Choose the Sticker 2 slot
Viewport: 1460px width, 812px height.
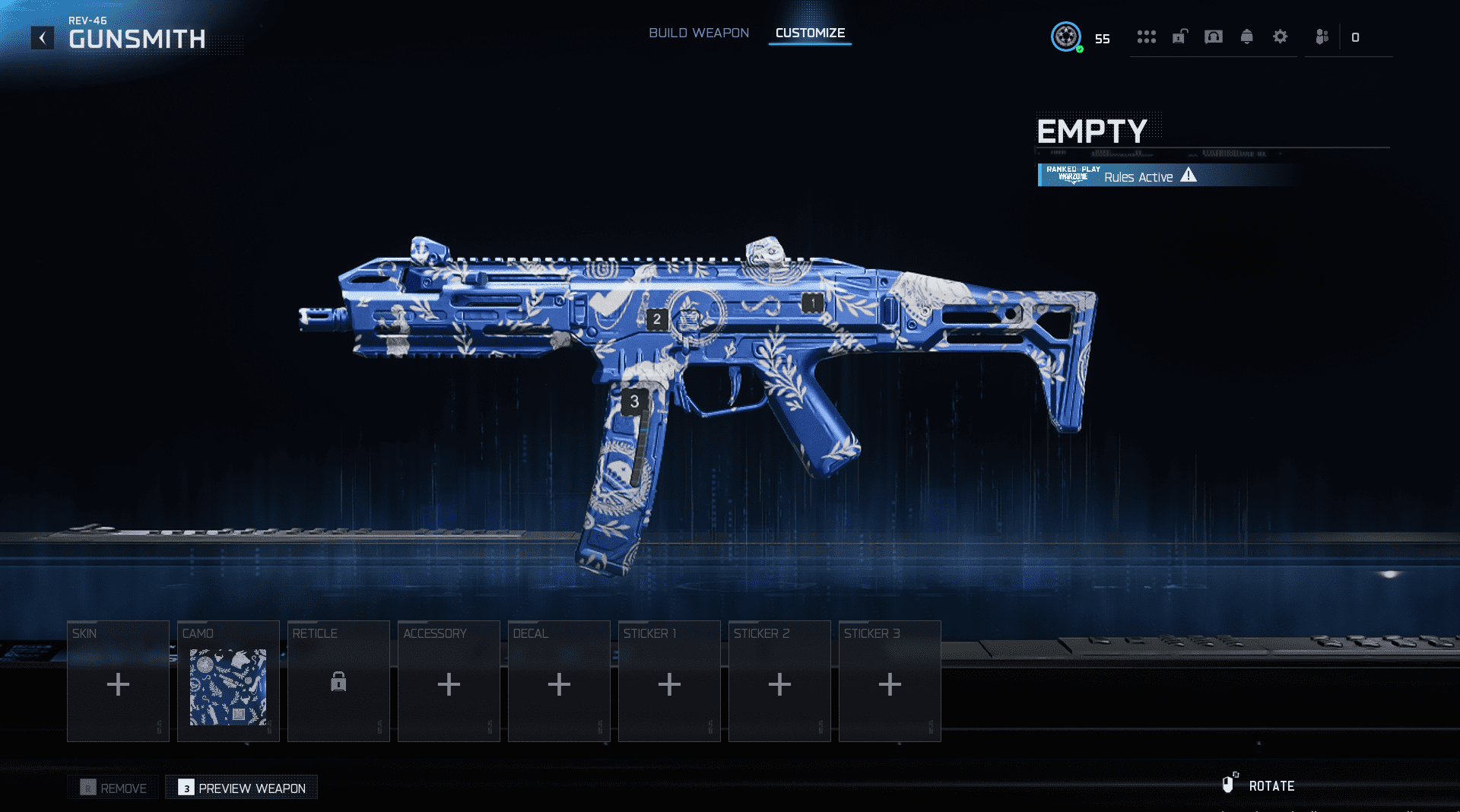[779, 681]
